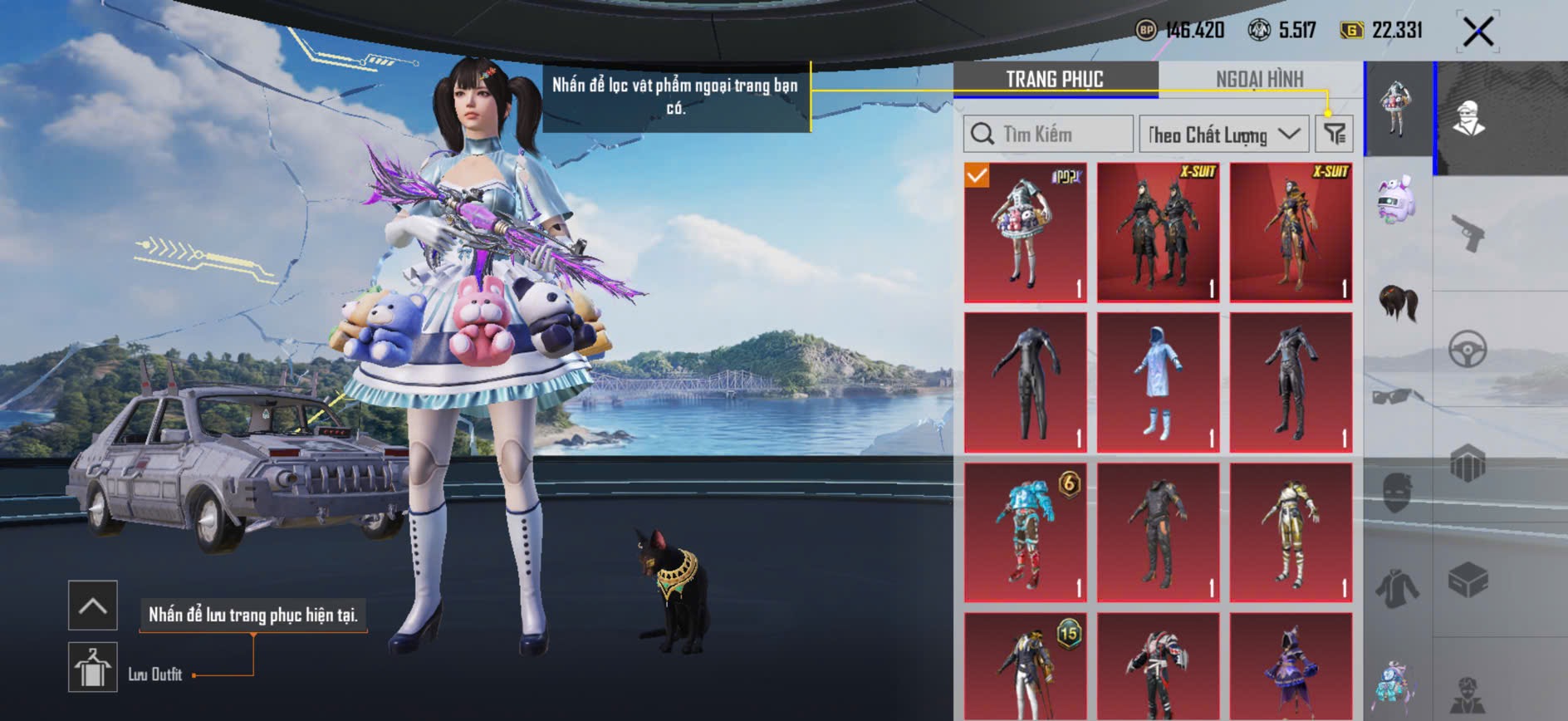The height and width of the screenshot is (721, 1568).
Task: Expand the outfit panel with up arrow
Action: (92, 605)
